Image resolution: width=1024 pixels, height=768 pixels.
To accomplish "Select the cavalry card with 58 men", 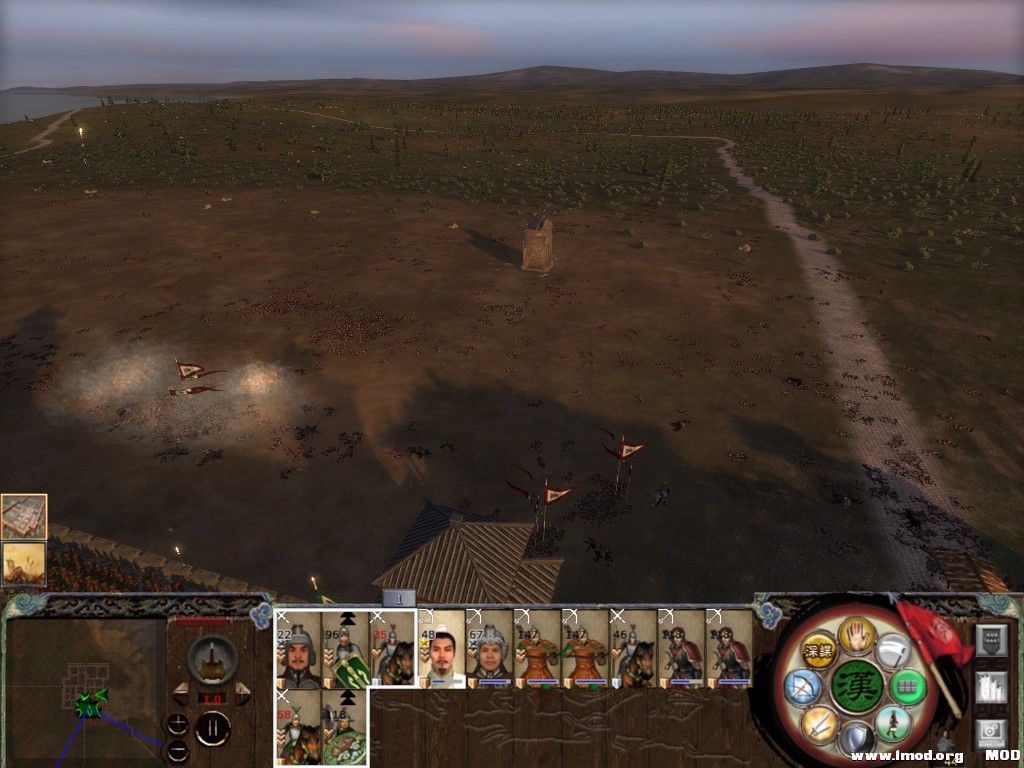I will tap(298, 728).
